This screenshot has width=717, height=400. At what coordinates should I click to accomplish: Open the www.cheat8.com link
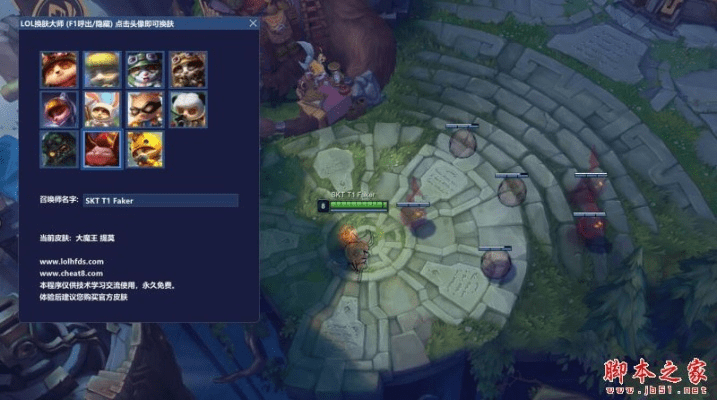click(x=71, y=273)
